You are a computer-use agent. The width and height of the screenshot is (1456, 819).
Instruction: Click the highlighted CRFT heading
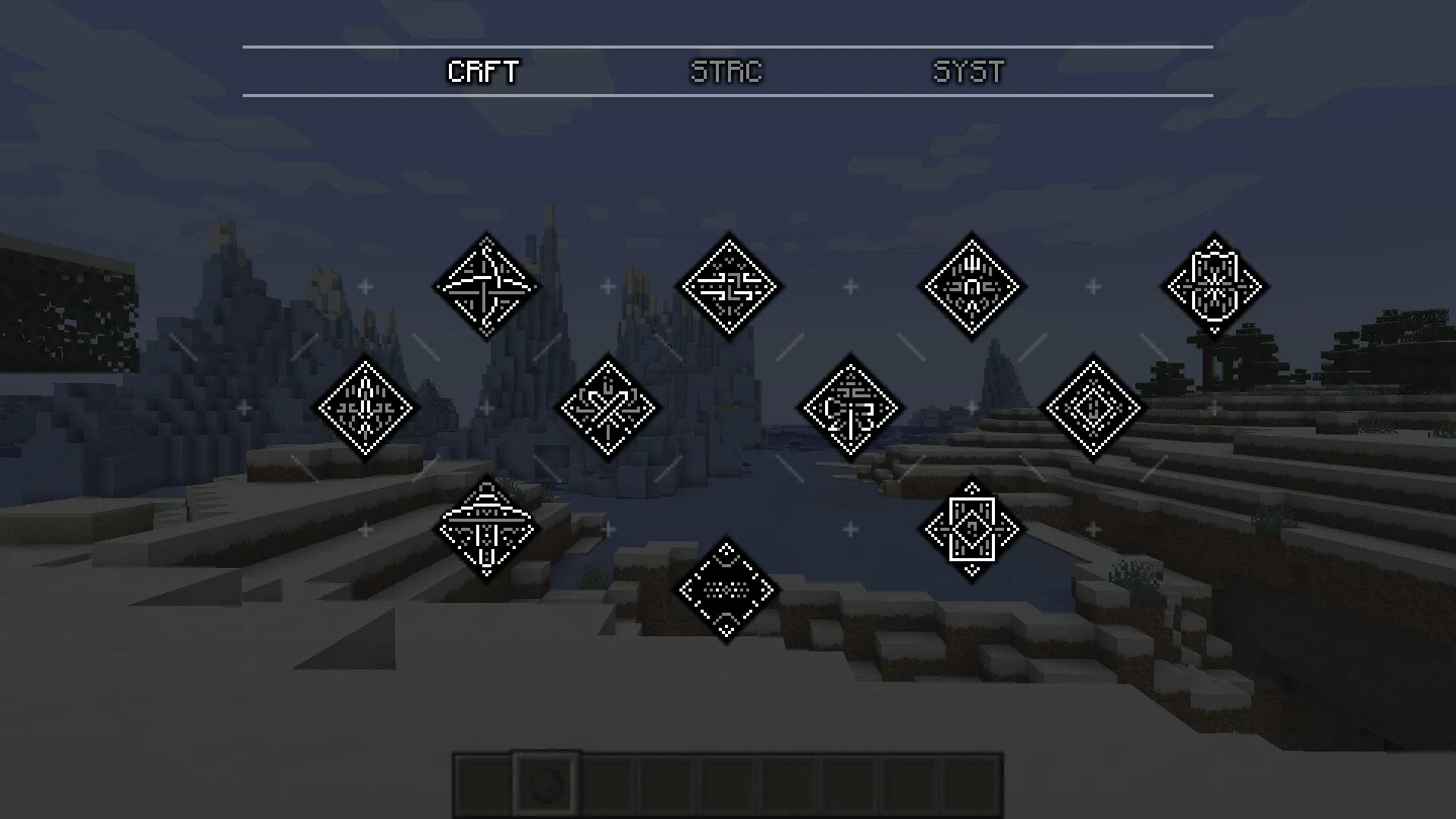[x=483, y=72]
